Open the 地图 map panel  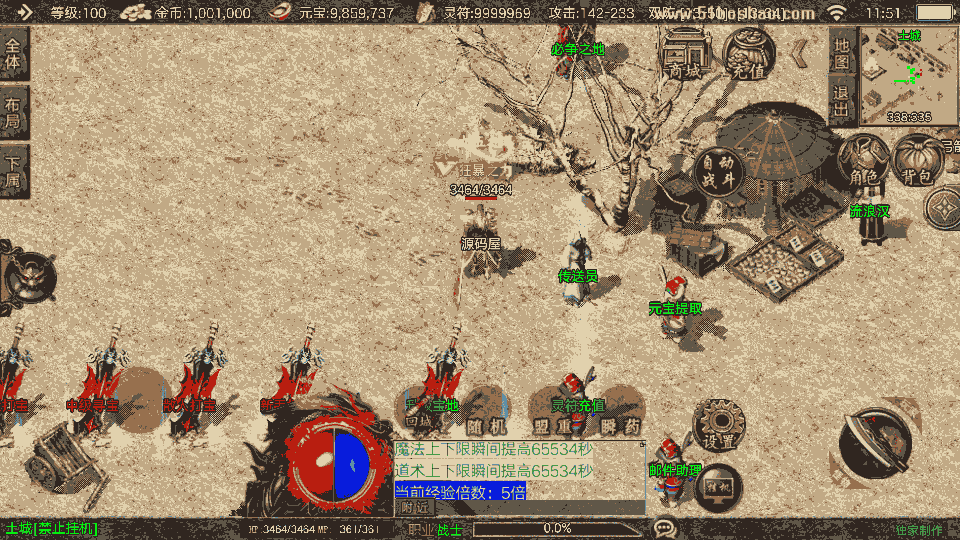842,52
